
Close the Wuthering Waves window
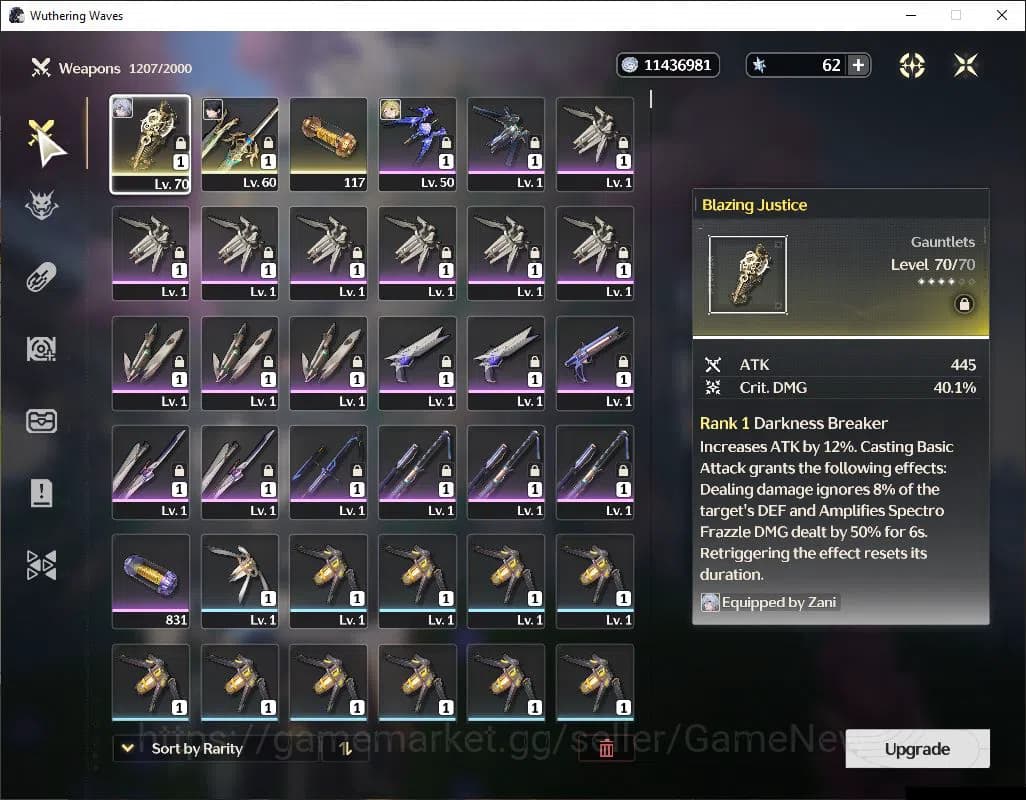[1002, 15]
